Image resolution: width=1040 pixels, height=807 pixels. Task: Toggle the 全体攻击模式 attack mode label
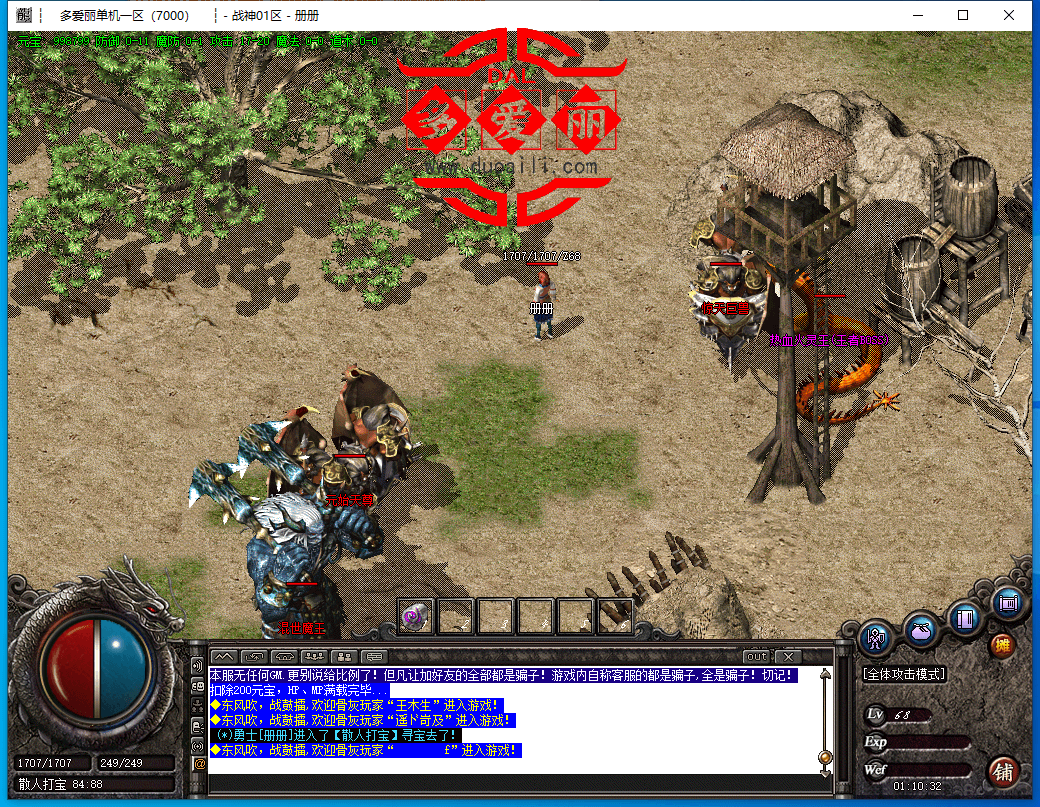point(905,675)
